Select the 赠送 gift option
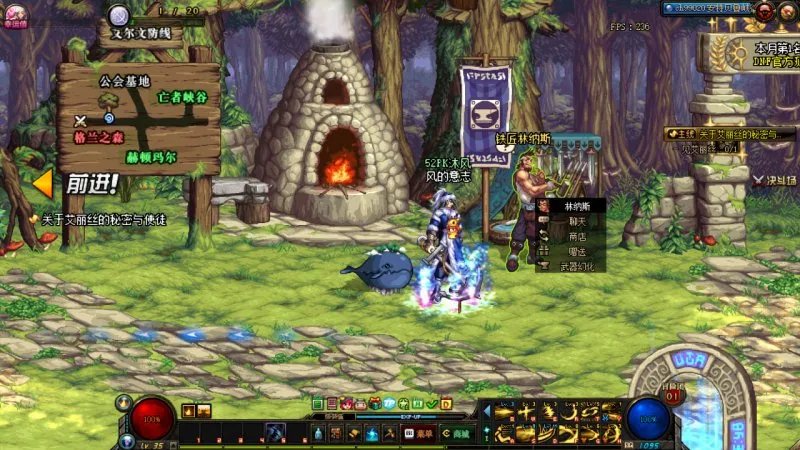The image size is (800, 450). point(576,251)
